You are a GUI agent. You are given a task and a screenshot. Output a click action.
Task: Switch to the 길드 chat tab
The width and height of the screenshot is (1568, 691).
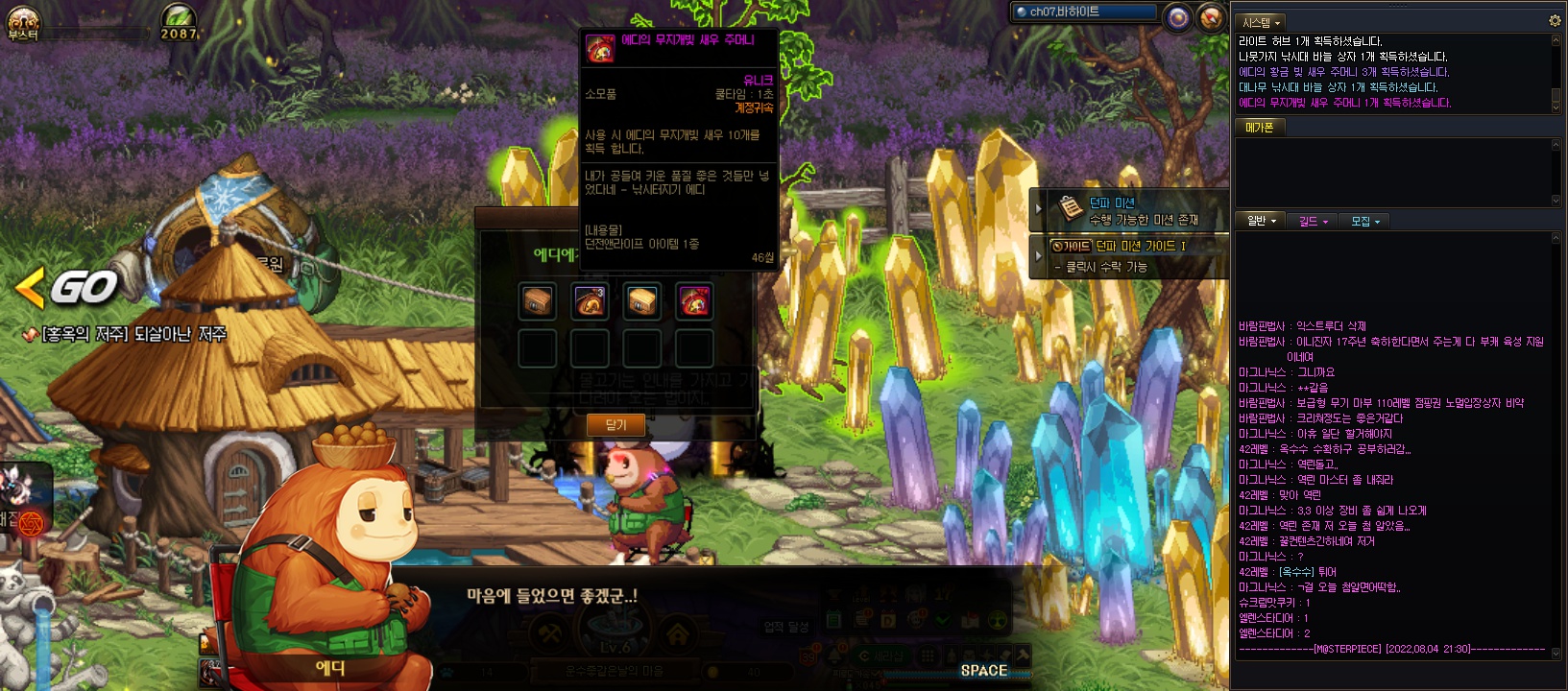[1313, 221]
